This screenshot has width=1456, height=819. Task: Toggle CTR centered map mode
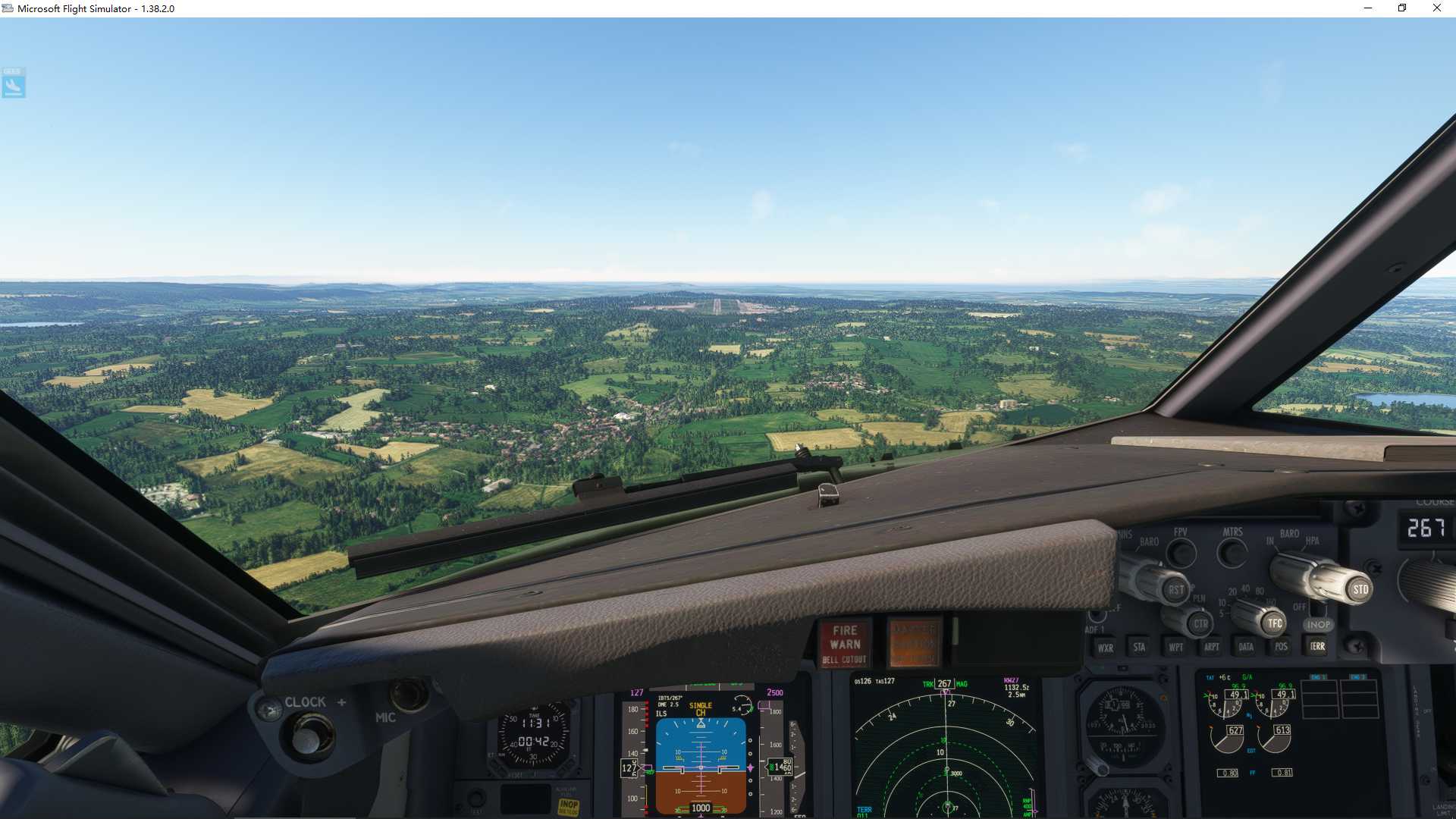pos(1199,623)
